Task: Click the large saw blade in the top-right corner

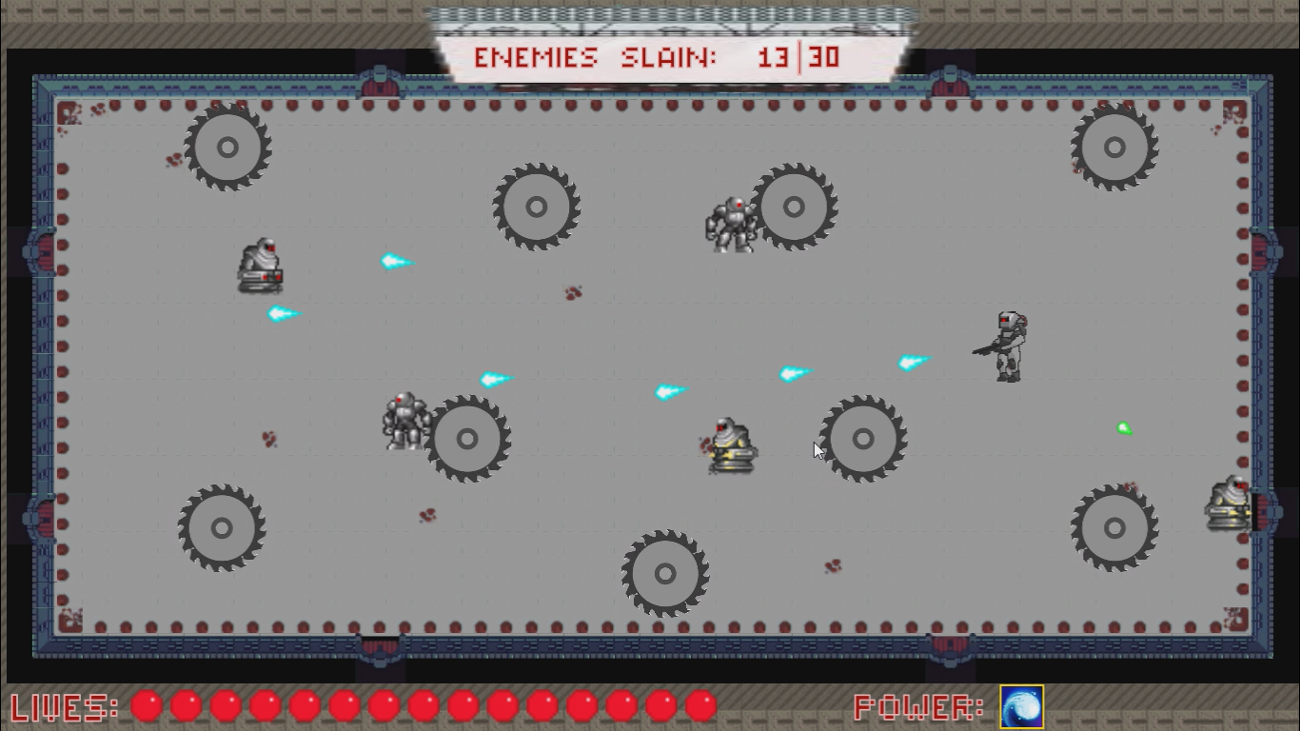Action: pyautogui.click(x=1113, y=148)
